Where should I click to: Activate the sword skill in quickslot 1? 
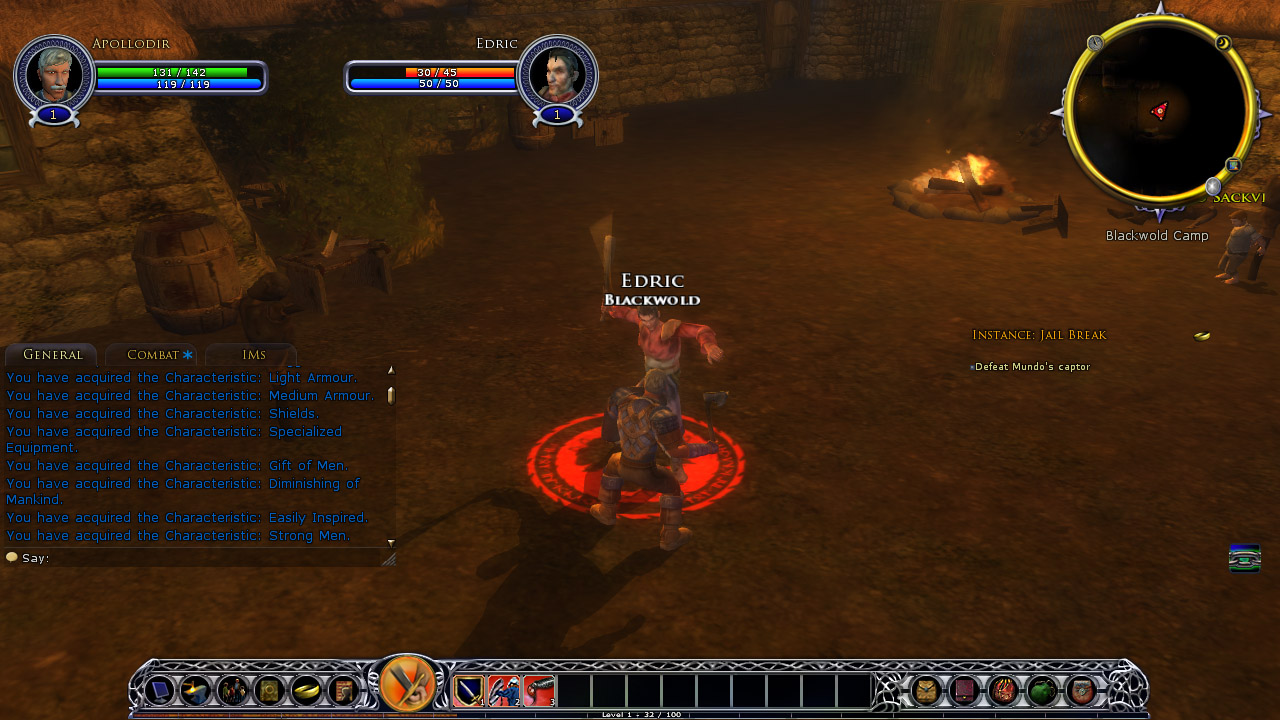coord(469,691)
